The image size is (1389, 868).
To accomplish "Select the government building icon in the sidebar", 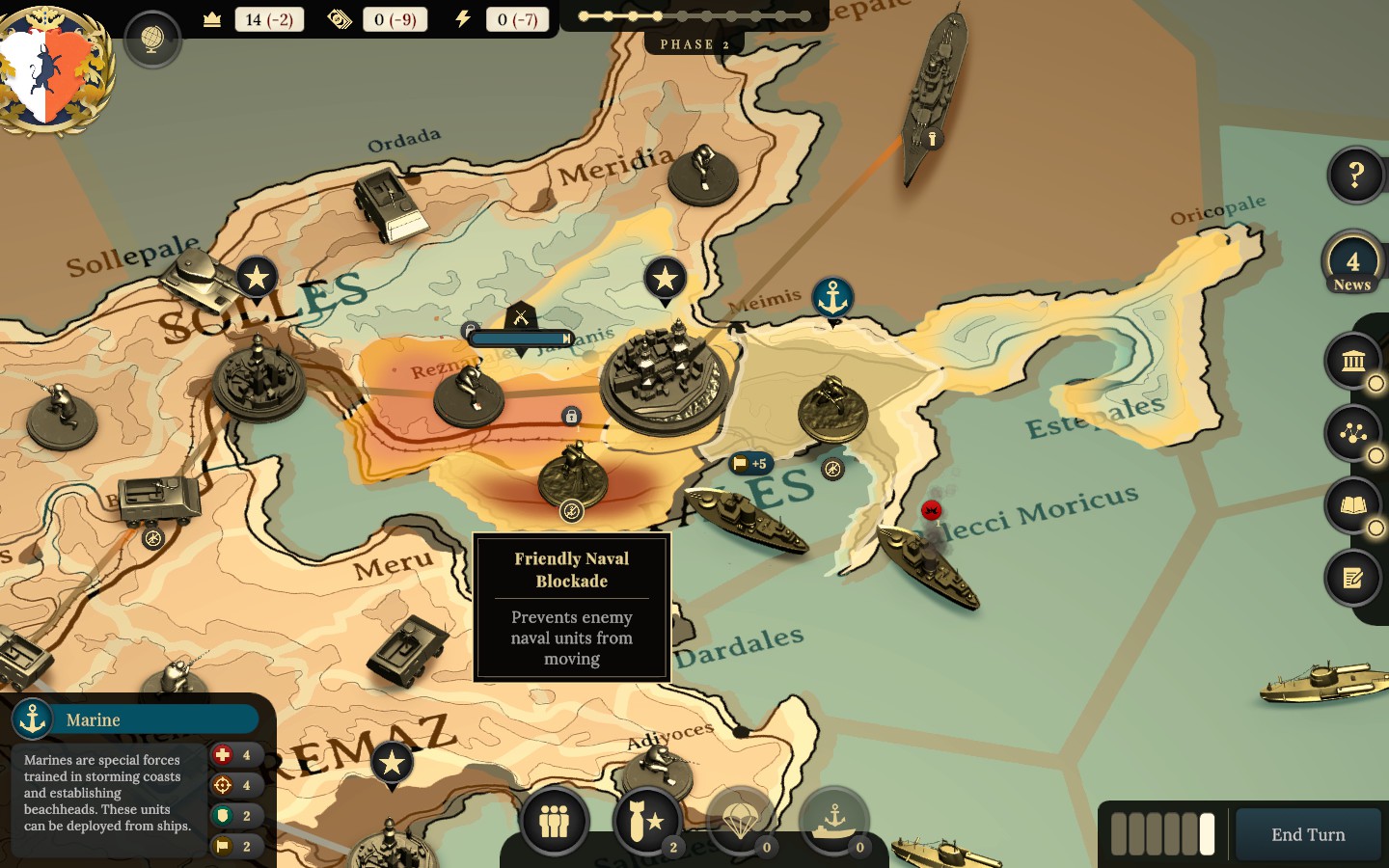I will (1354, 362).
